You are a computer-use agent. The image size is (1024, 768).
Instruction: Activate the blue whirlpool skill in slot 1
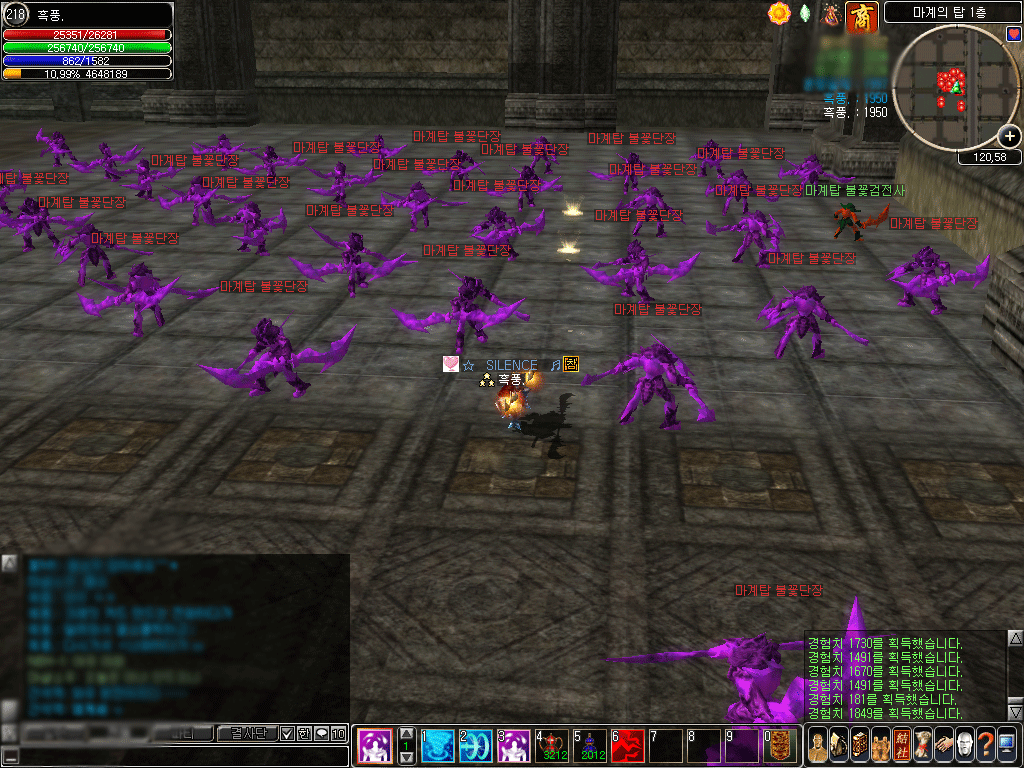point(437,746)
